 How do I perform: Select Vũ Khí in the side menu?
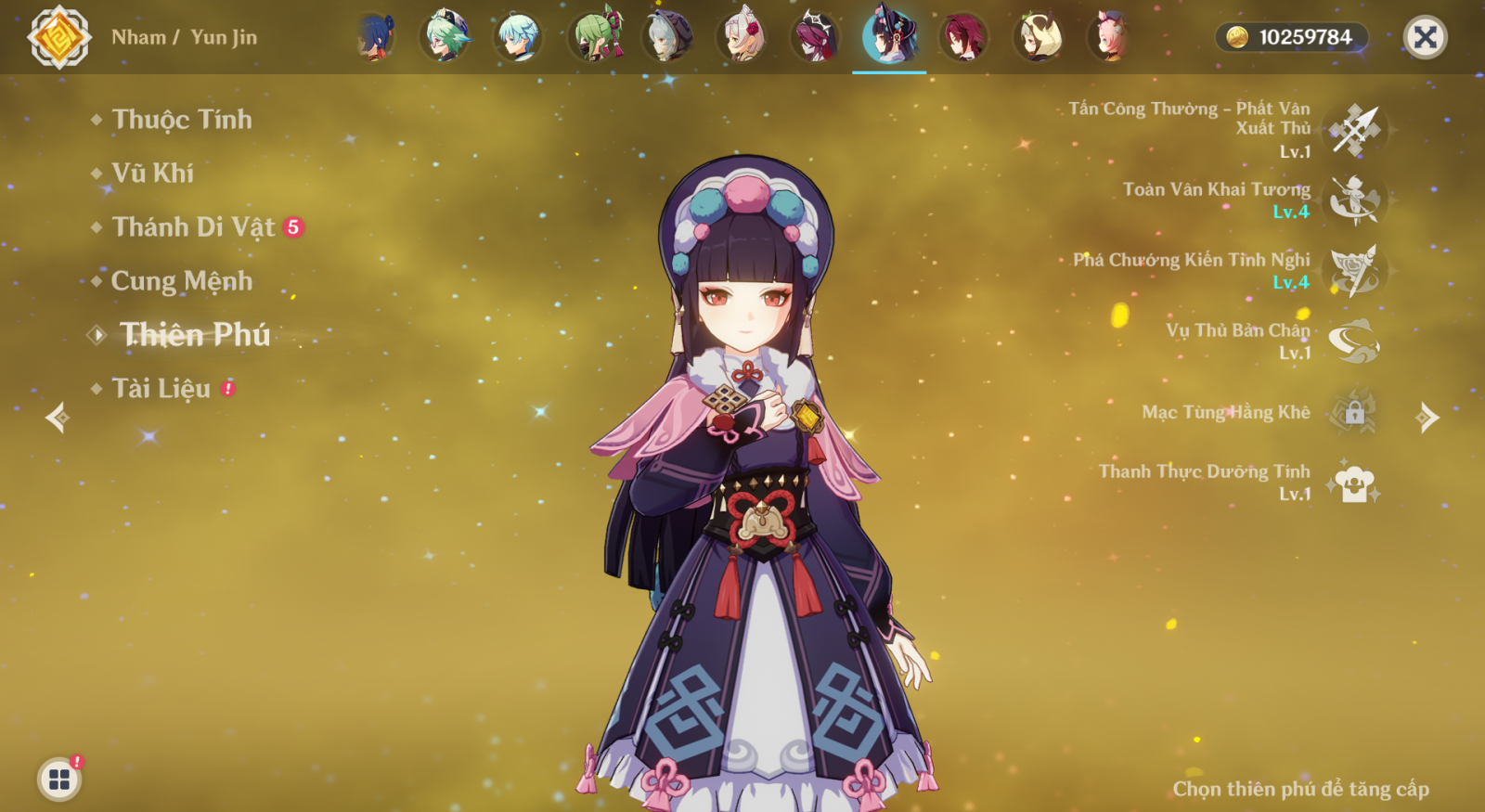152,174
